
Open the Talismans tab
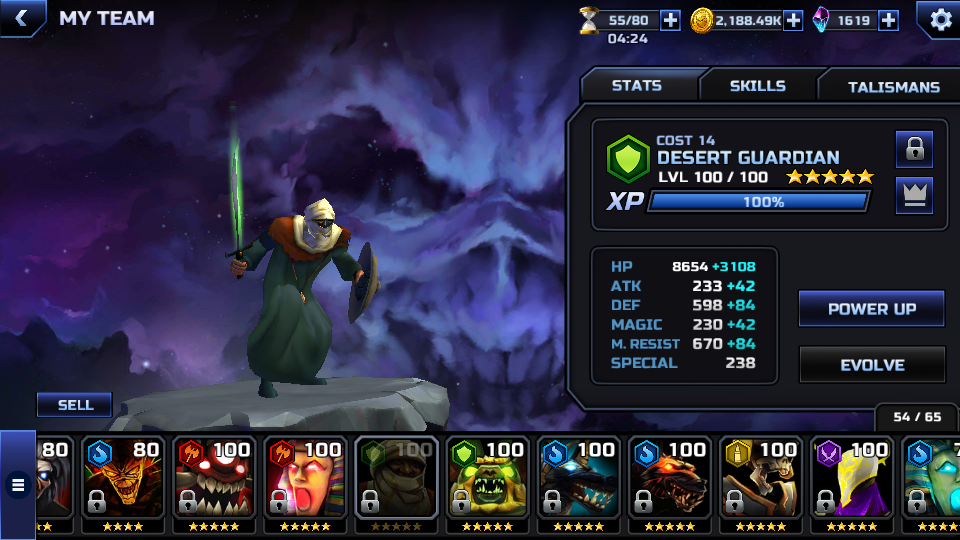[893, 87]
